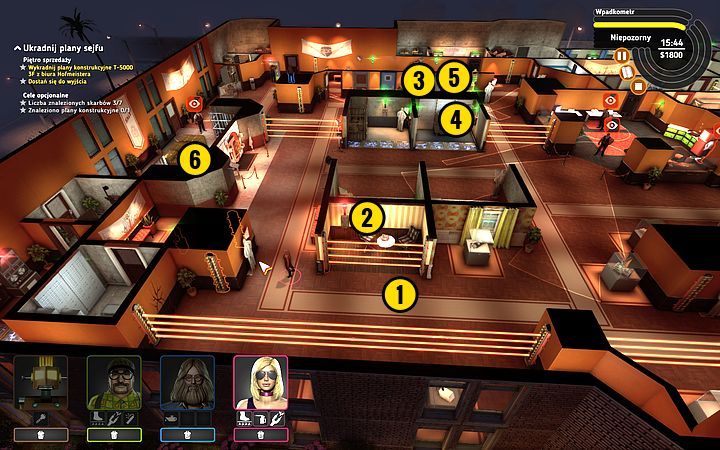Collapse the 'Ukradnij plany sejfu' objective list
Screen dimensions: 720x450
(x=8, y=46)
